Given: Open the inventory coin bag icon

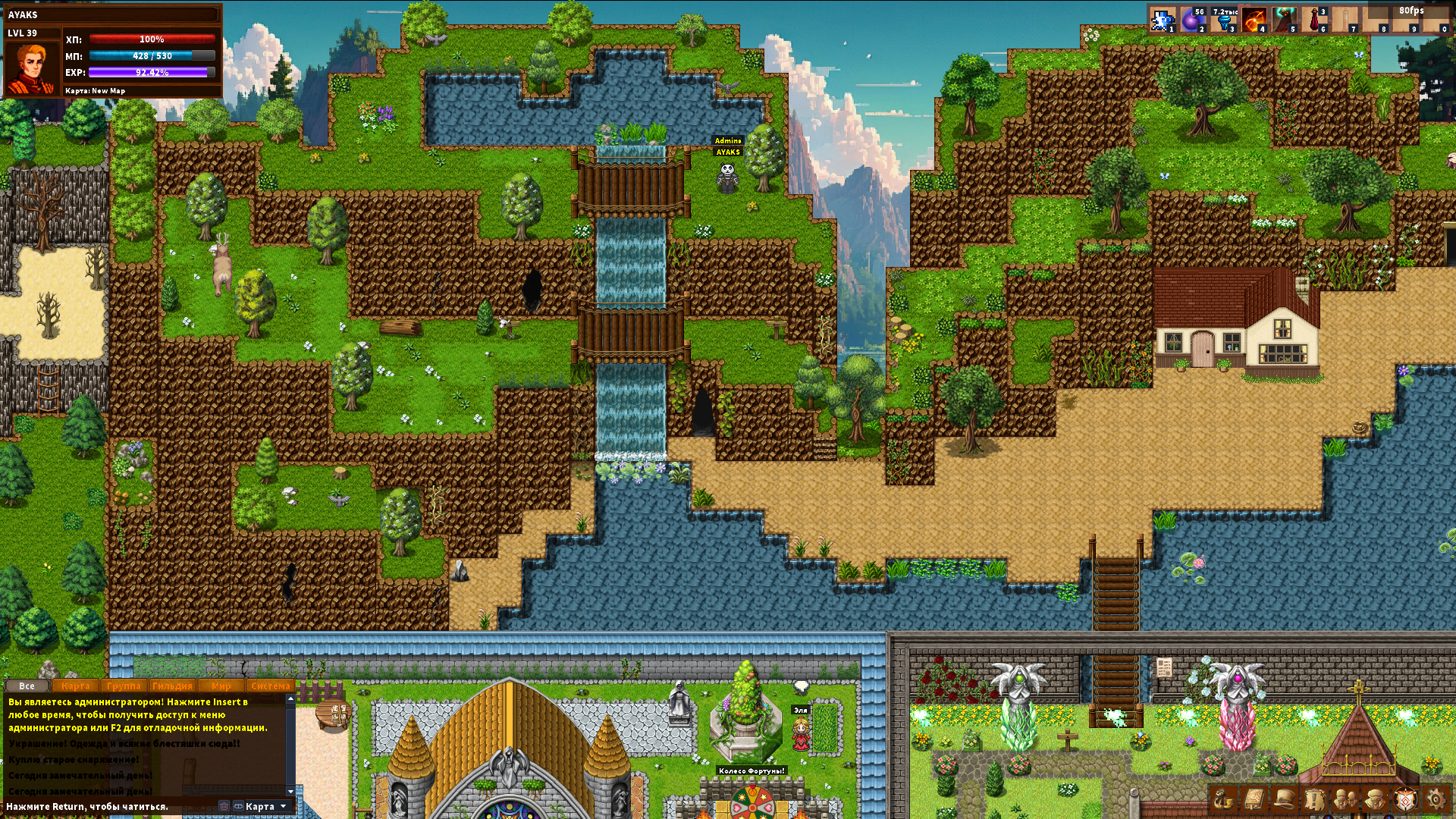Looking at the screenshot, I should 1222,799.
